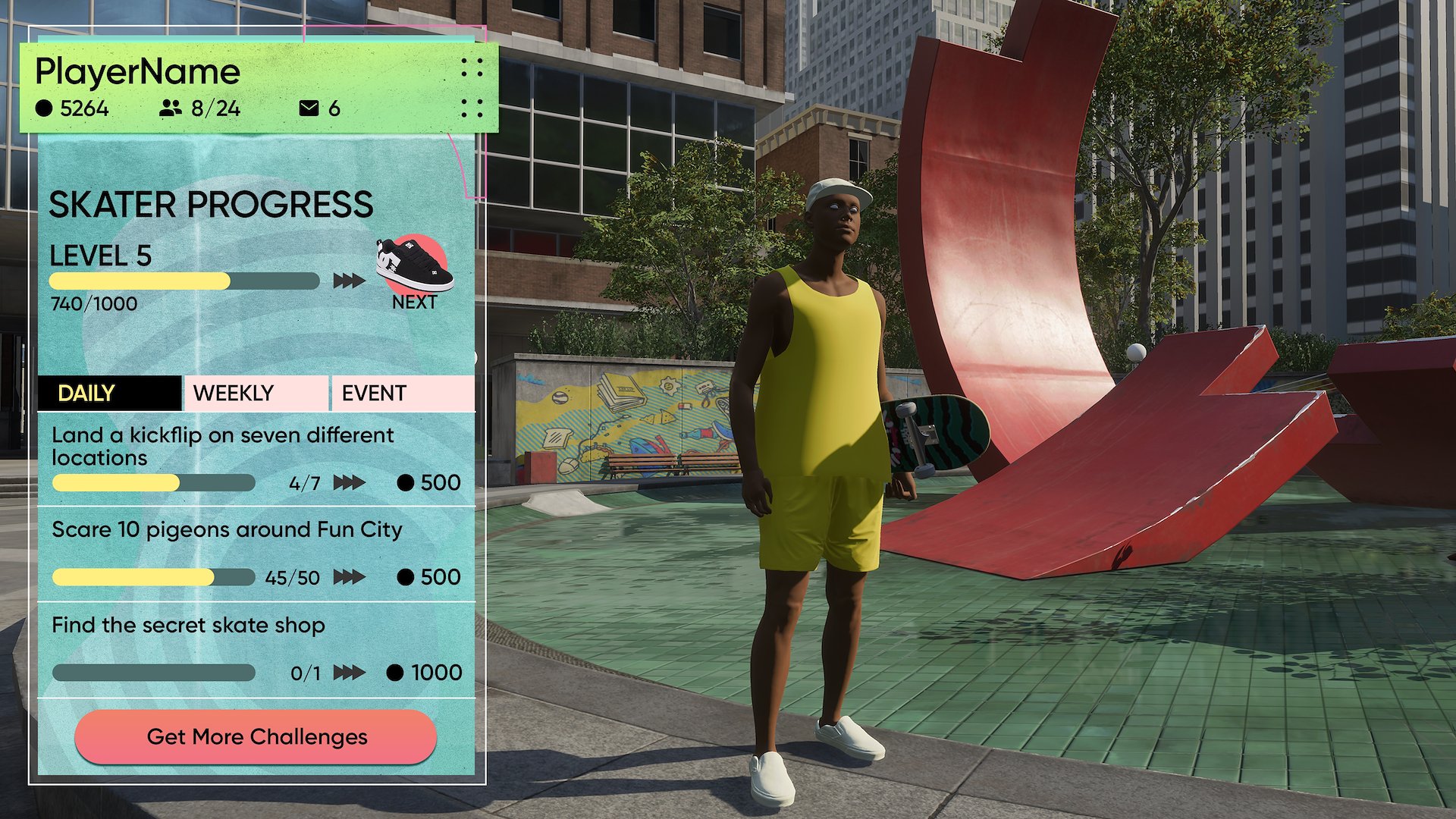Show the friends list icon
This screenshot has width=1456, height=819.
click(x=171, y=108)
